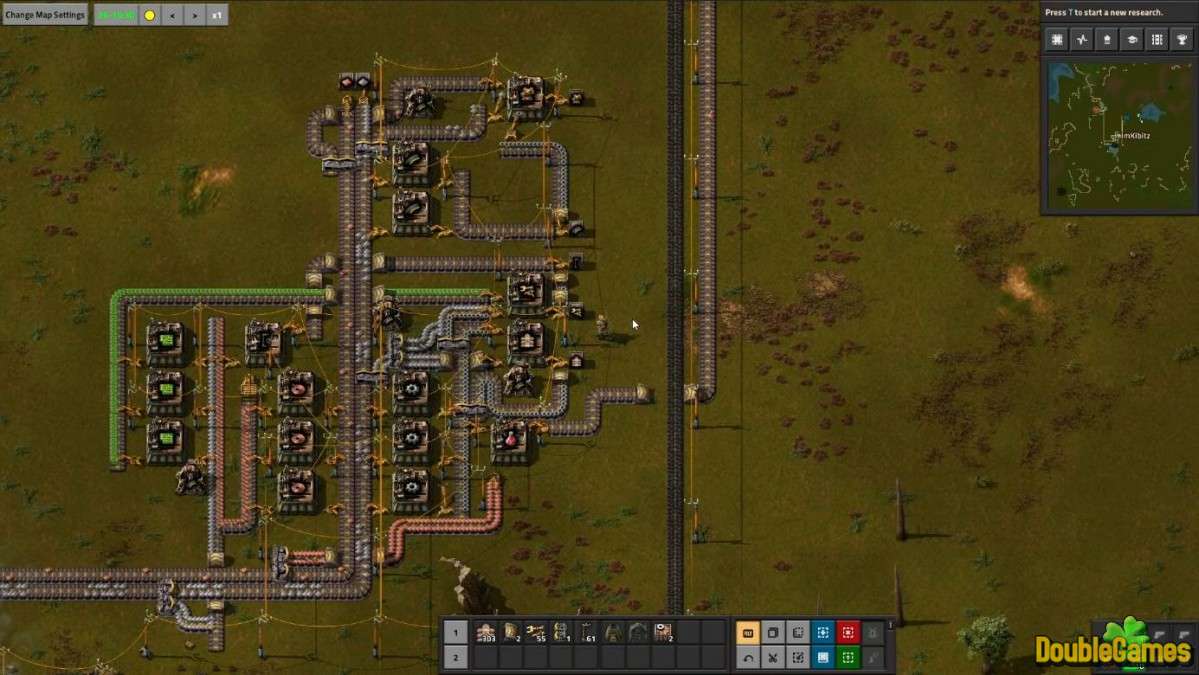The image size is (1199, 675).
Task: Select the transport belt slot with 303
Action: [486, 632]
